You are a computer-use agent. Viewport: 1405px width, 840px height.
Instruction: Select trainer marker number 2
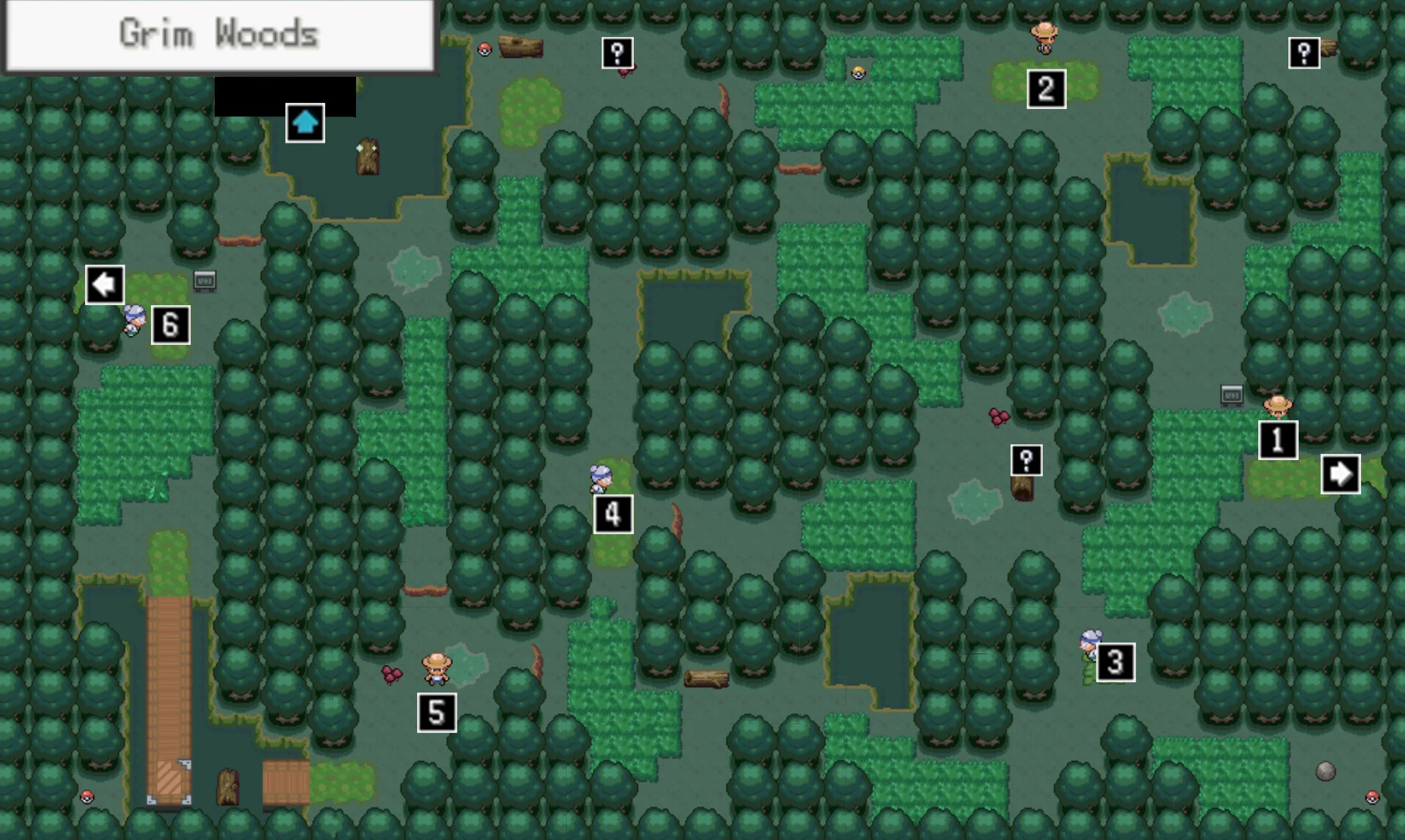pos(1046,88)
